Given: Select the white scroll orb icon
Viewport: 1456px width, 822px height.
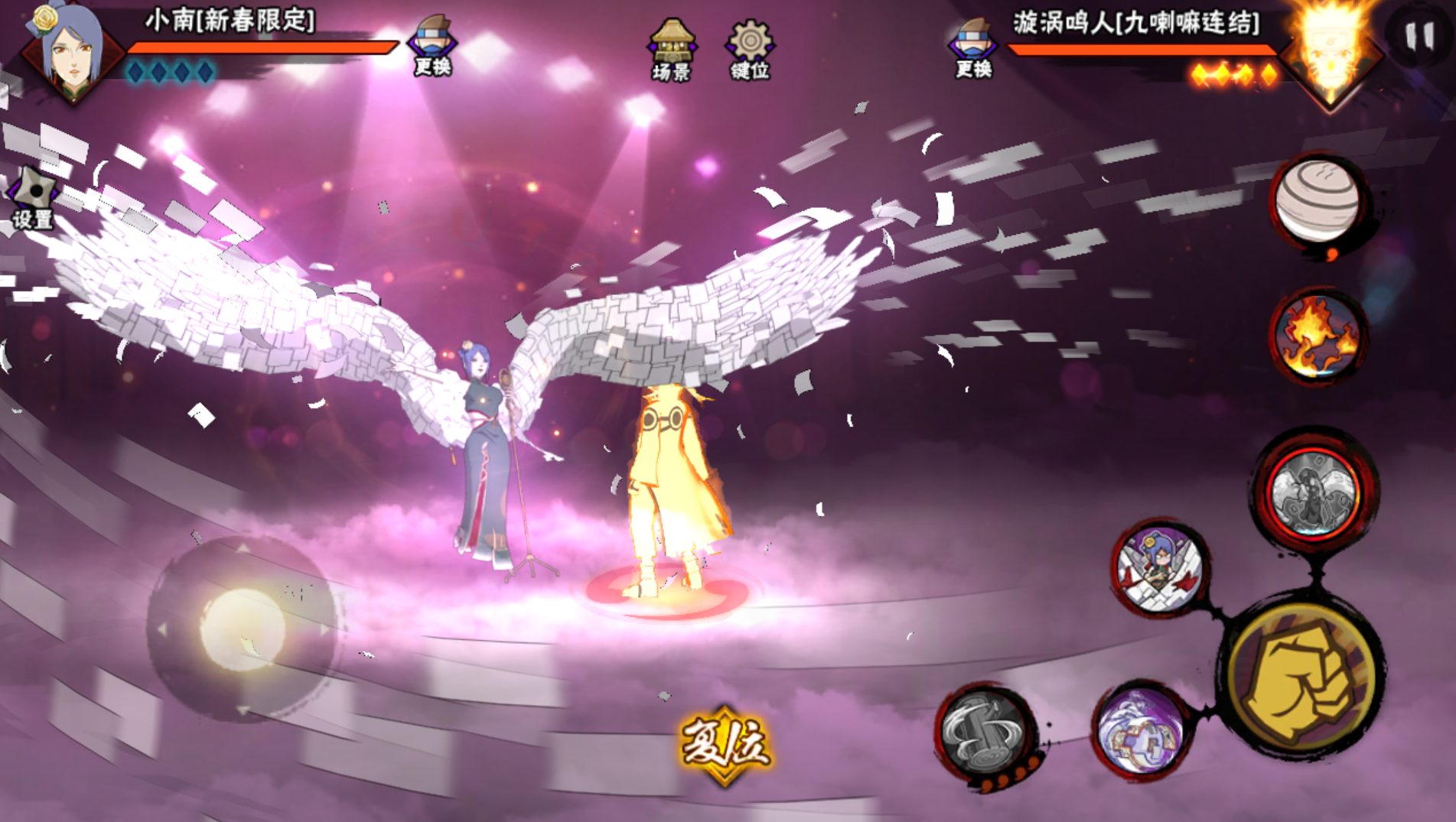Looking at the screenshot, I should coord(1318,200).
